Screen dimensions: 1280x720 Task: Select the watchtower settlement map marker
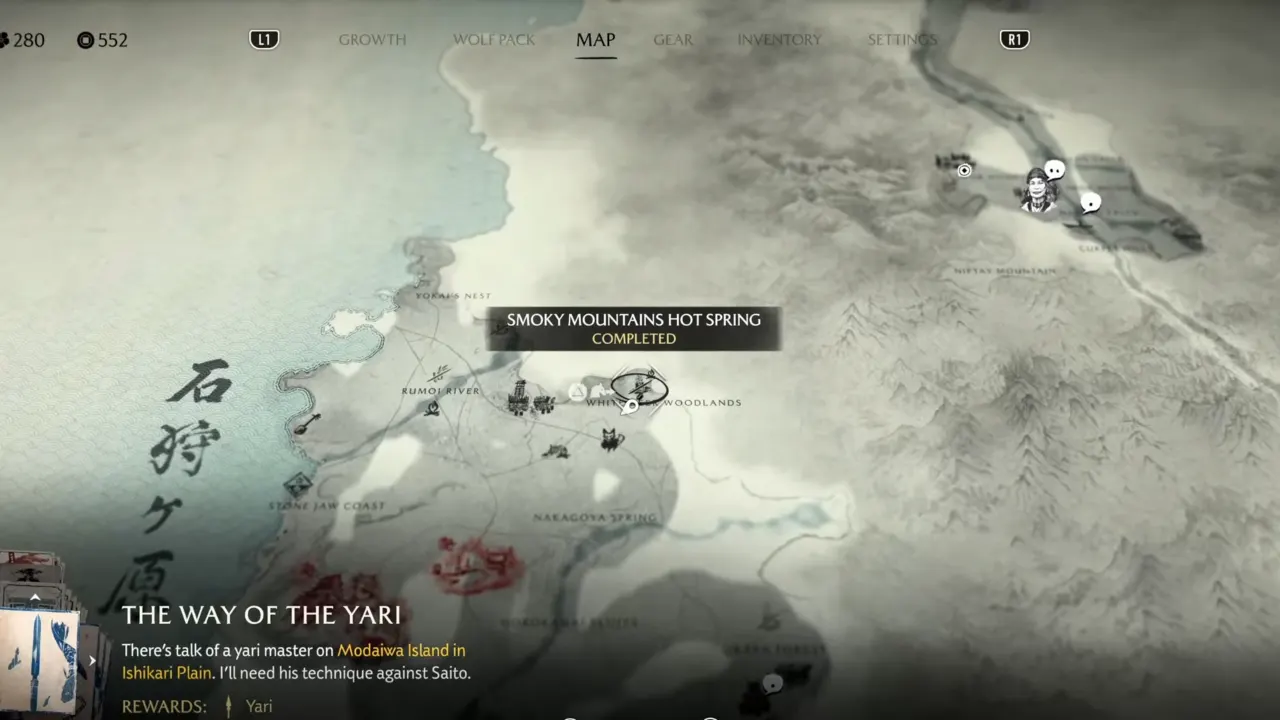(518, 397)
